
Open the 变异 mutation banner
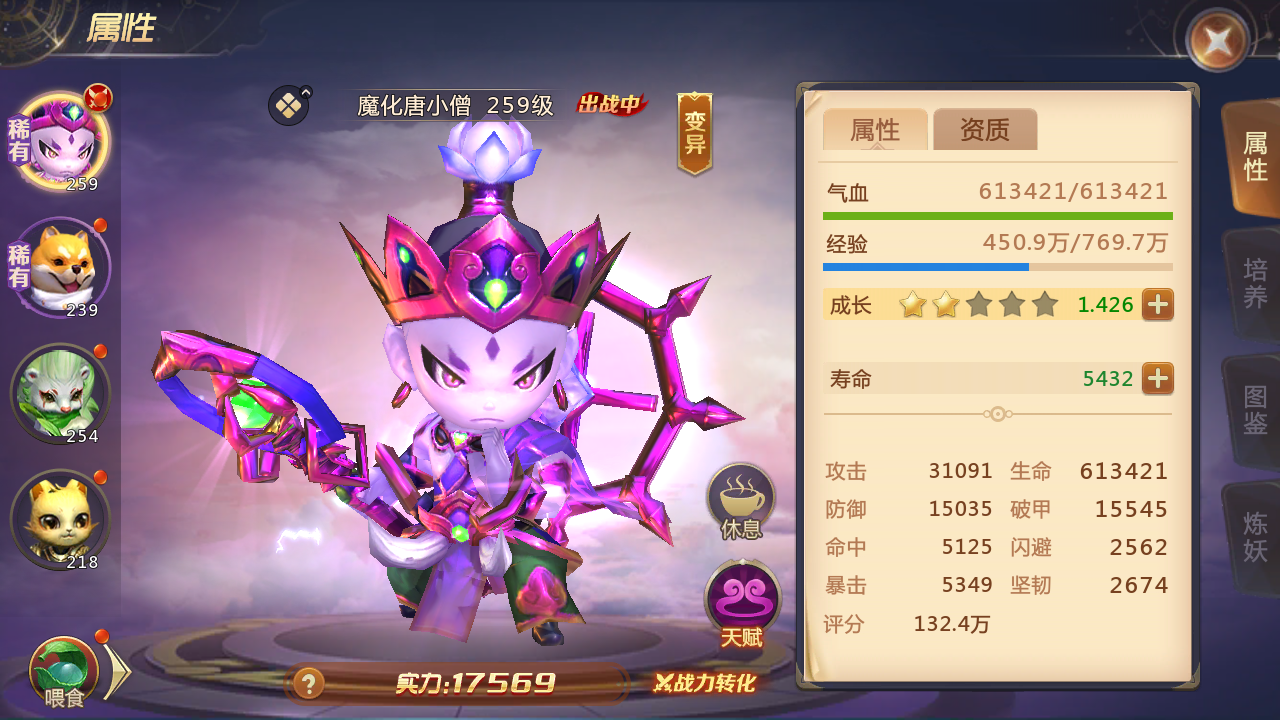point(694,133)
